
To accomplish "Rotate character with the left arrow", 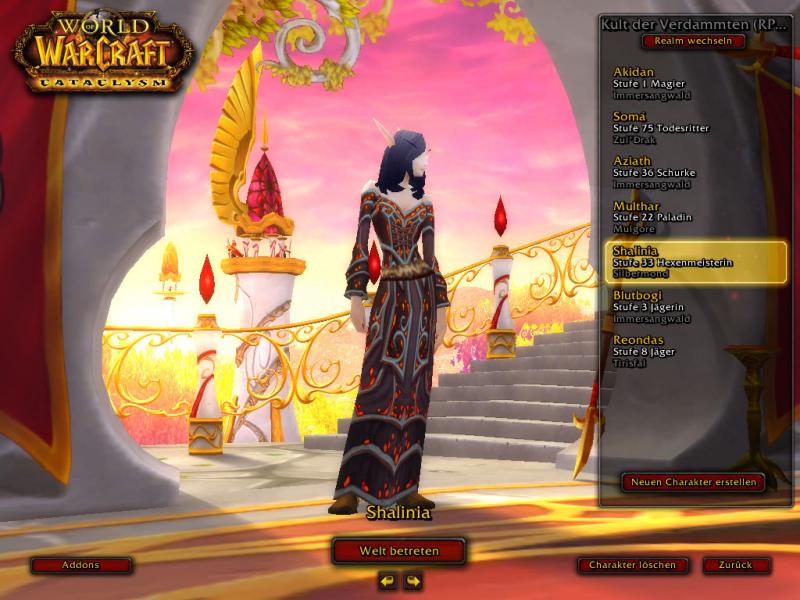I will point(387,580).
